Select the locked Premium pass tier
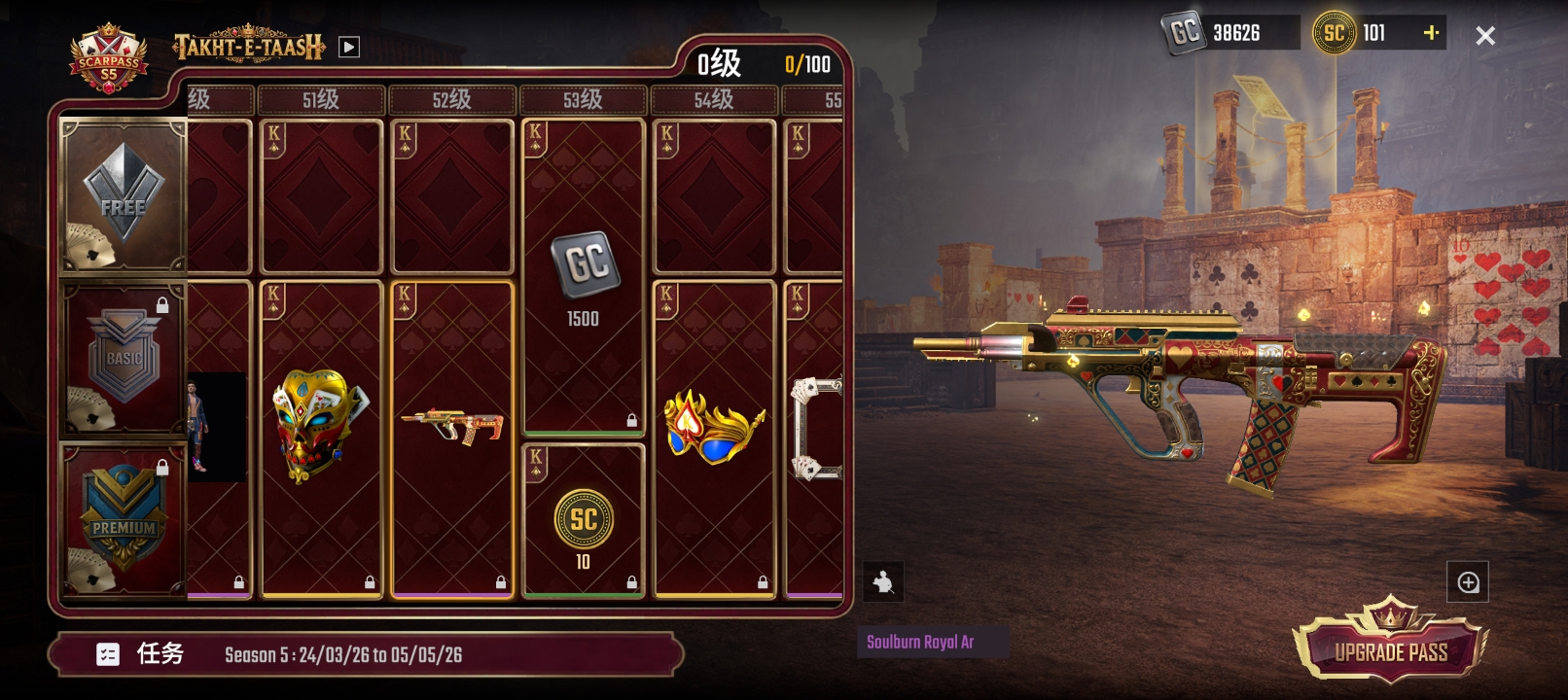The image size is (1568, 700). pyautogui.click(x=123, y=519)
